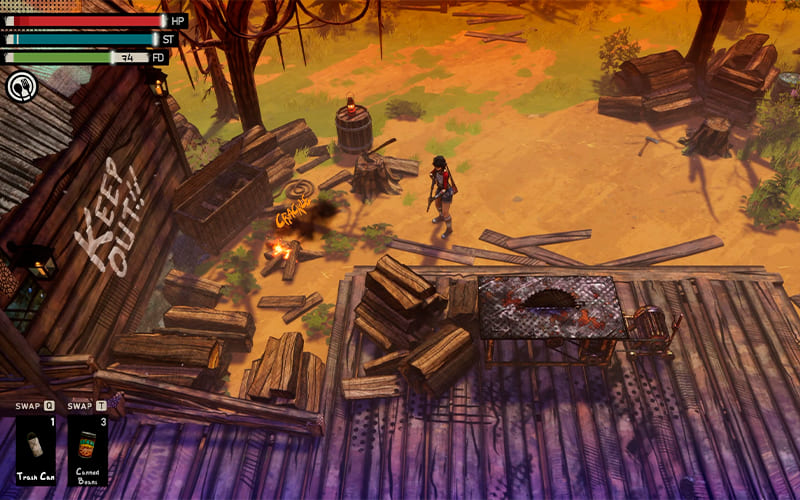Image resolution: width=800 pixels, height=500 pixels.
Task: Click the fork and spoon hunger icon
Action: [x=21, y=87]
